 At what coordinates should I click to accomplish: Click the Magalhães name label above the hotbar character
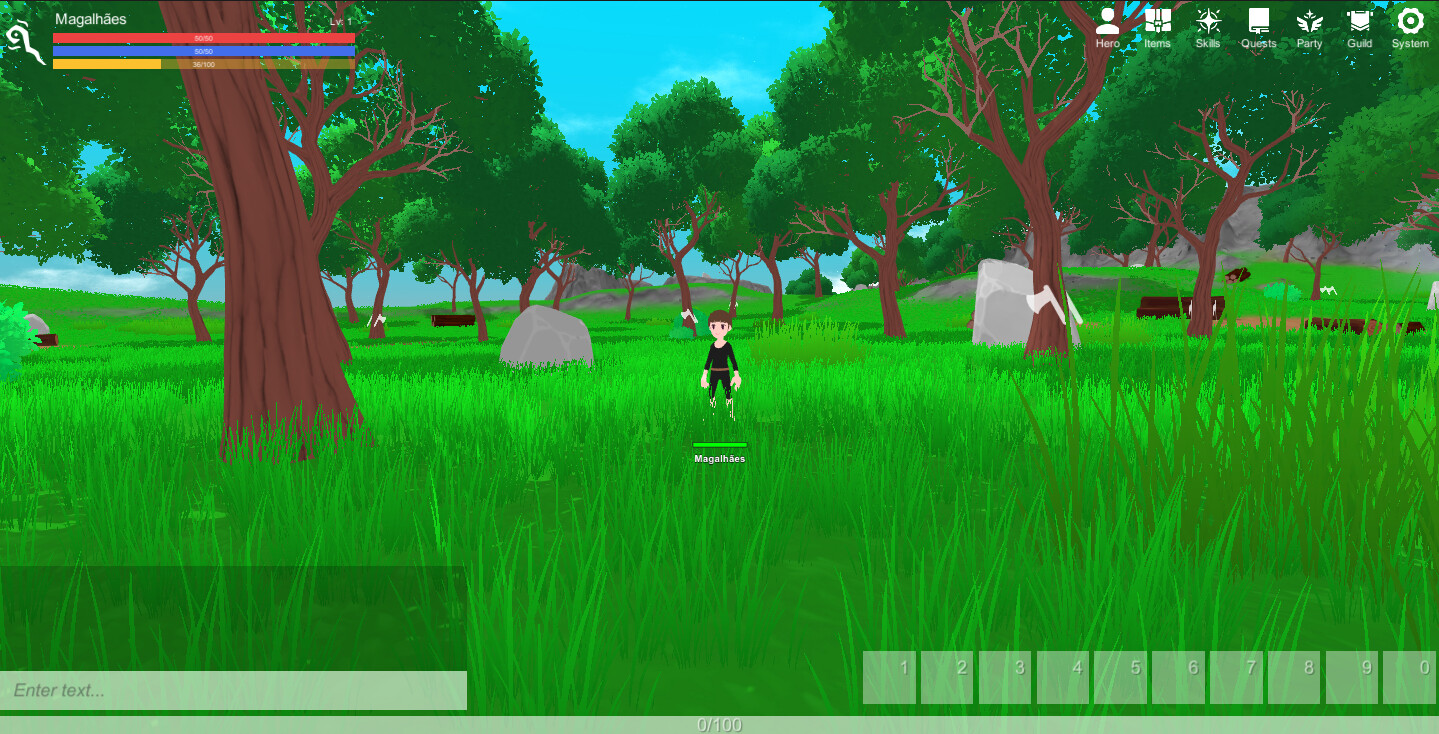click(721, 457)
